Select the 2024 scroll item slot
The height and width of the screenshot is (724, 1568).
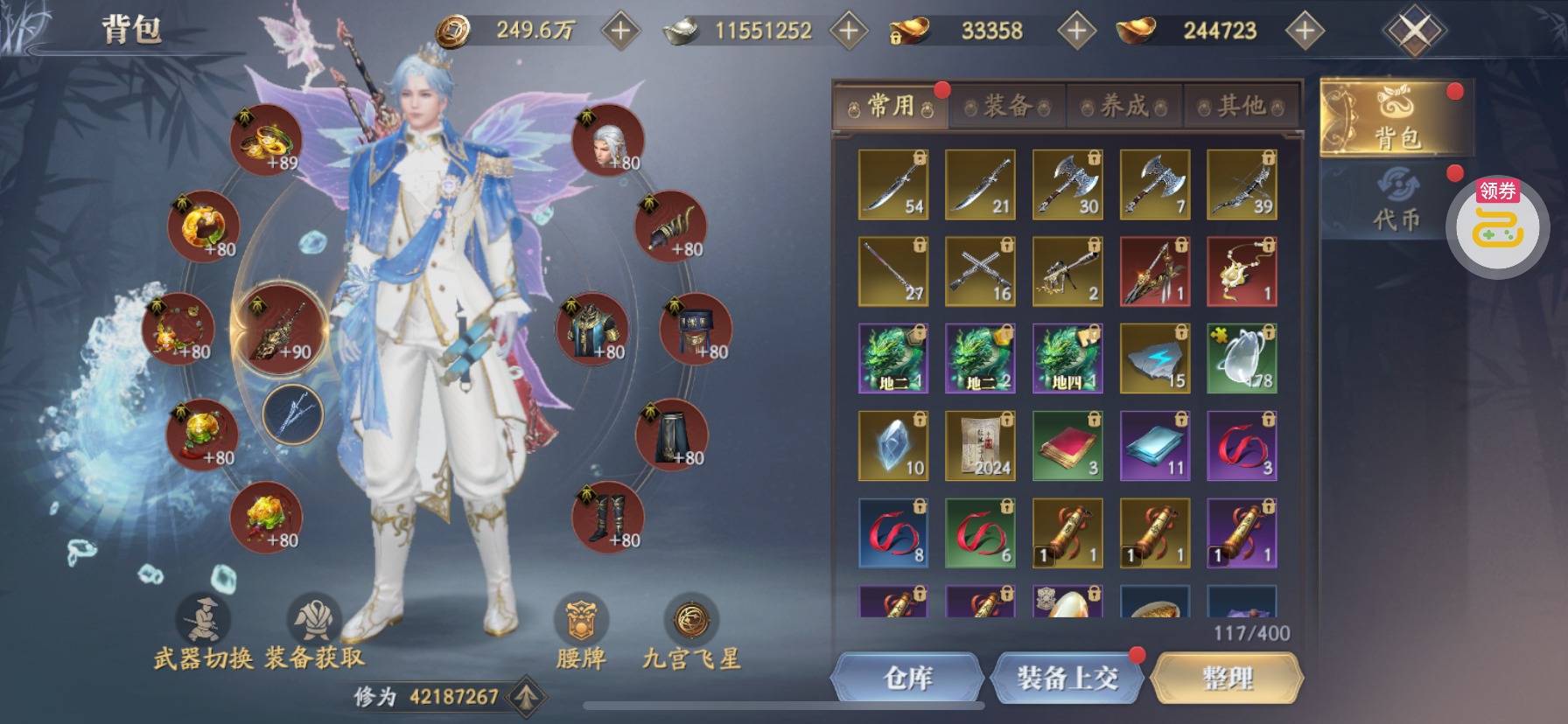tap(980, 446)
